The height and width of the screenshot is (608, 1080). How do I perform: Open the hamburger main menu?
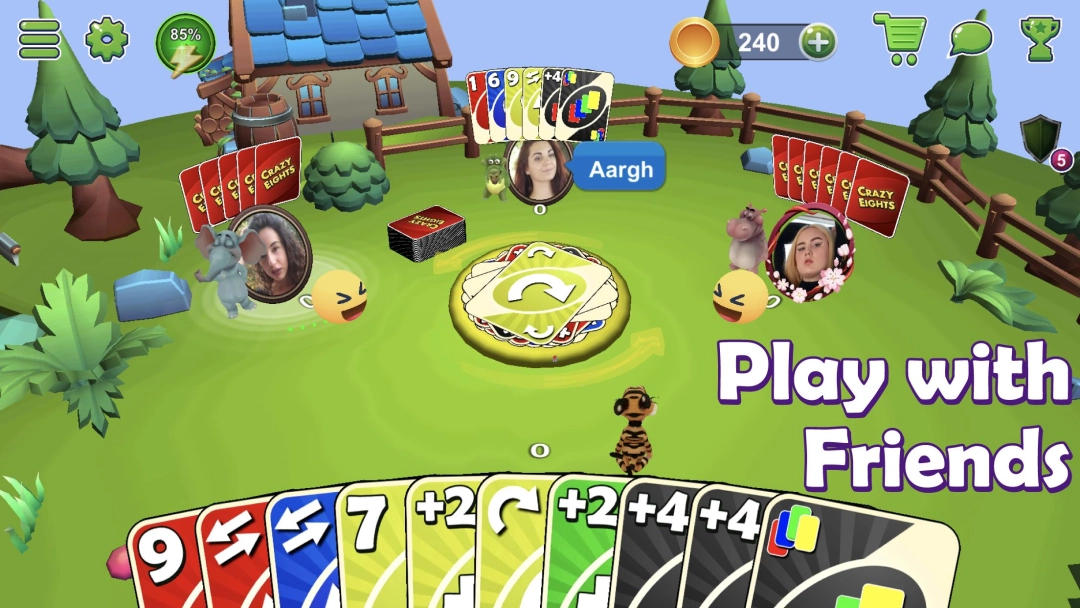coord(40,40)
